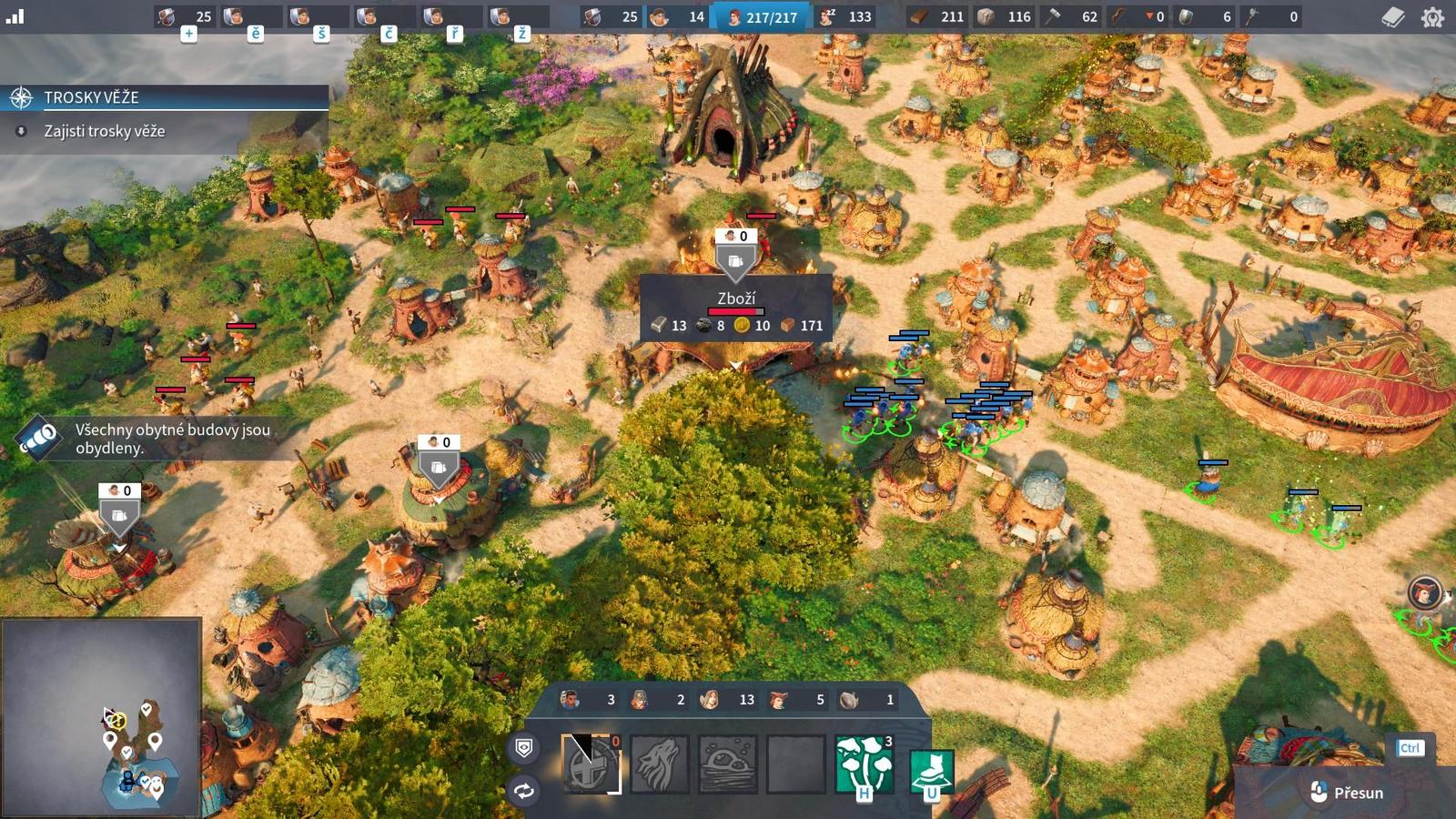Select the healing cross ability slot
1456x819 pixels.
(591, 763)
